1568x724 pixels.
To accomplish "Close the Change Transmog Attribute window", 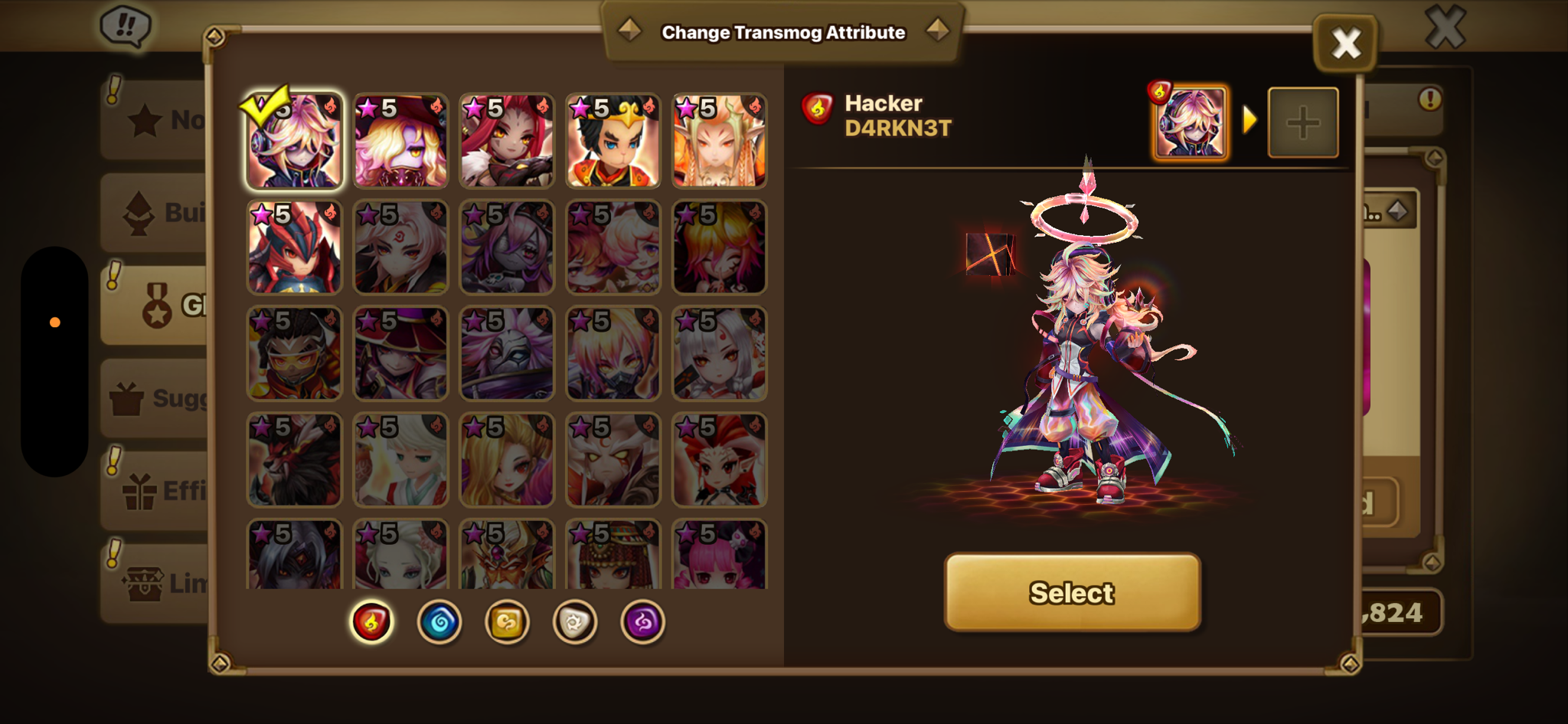I will pyautogui.click(x=1345, y=44).
